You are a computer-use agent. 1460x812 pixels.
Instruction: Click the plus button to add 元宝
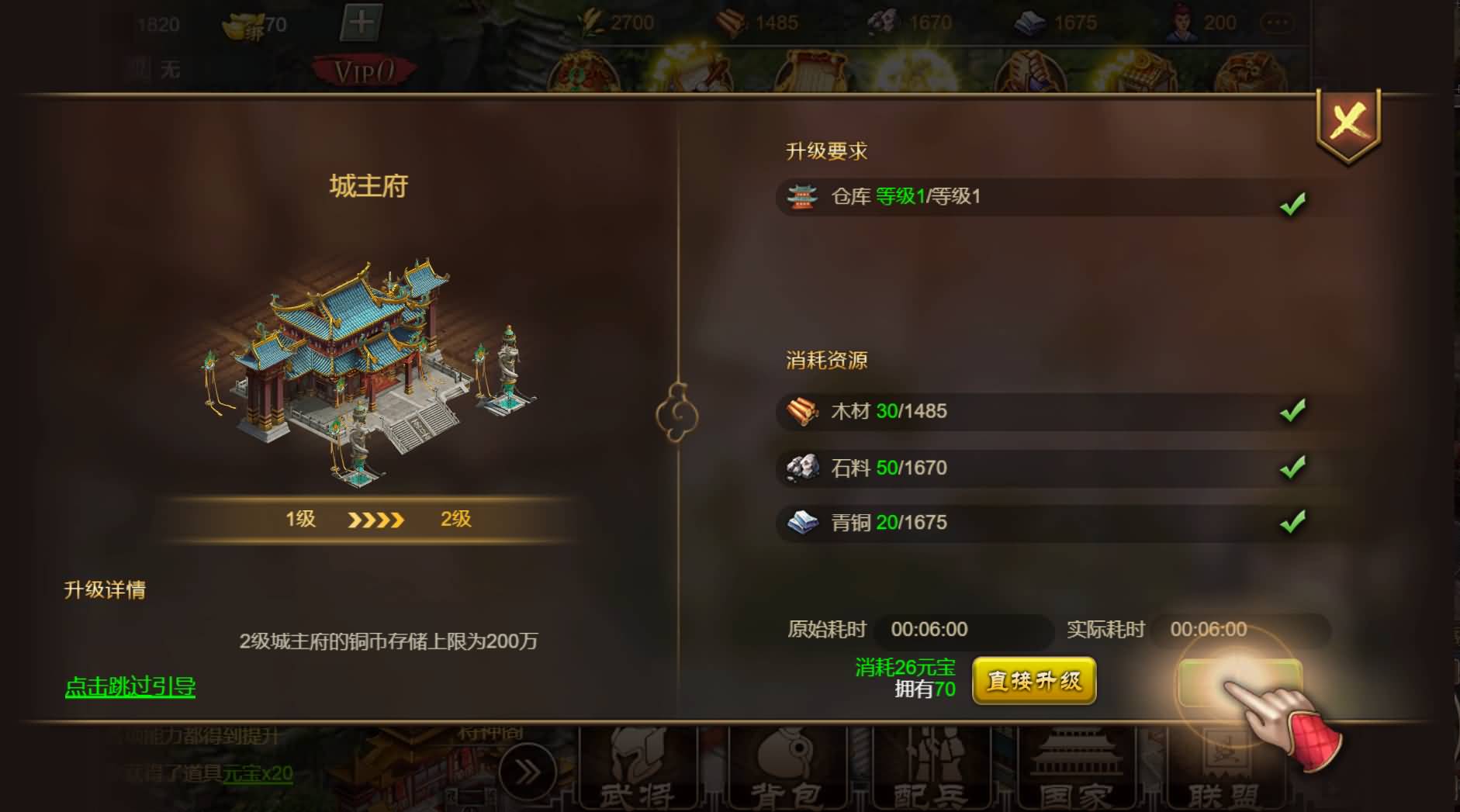tap(361, 22)
